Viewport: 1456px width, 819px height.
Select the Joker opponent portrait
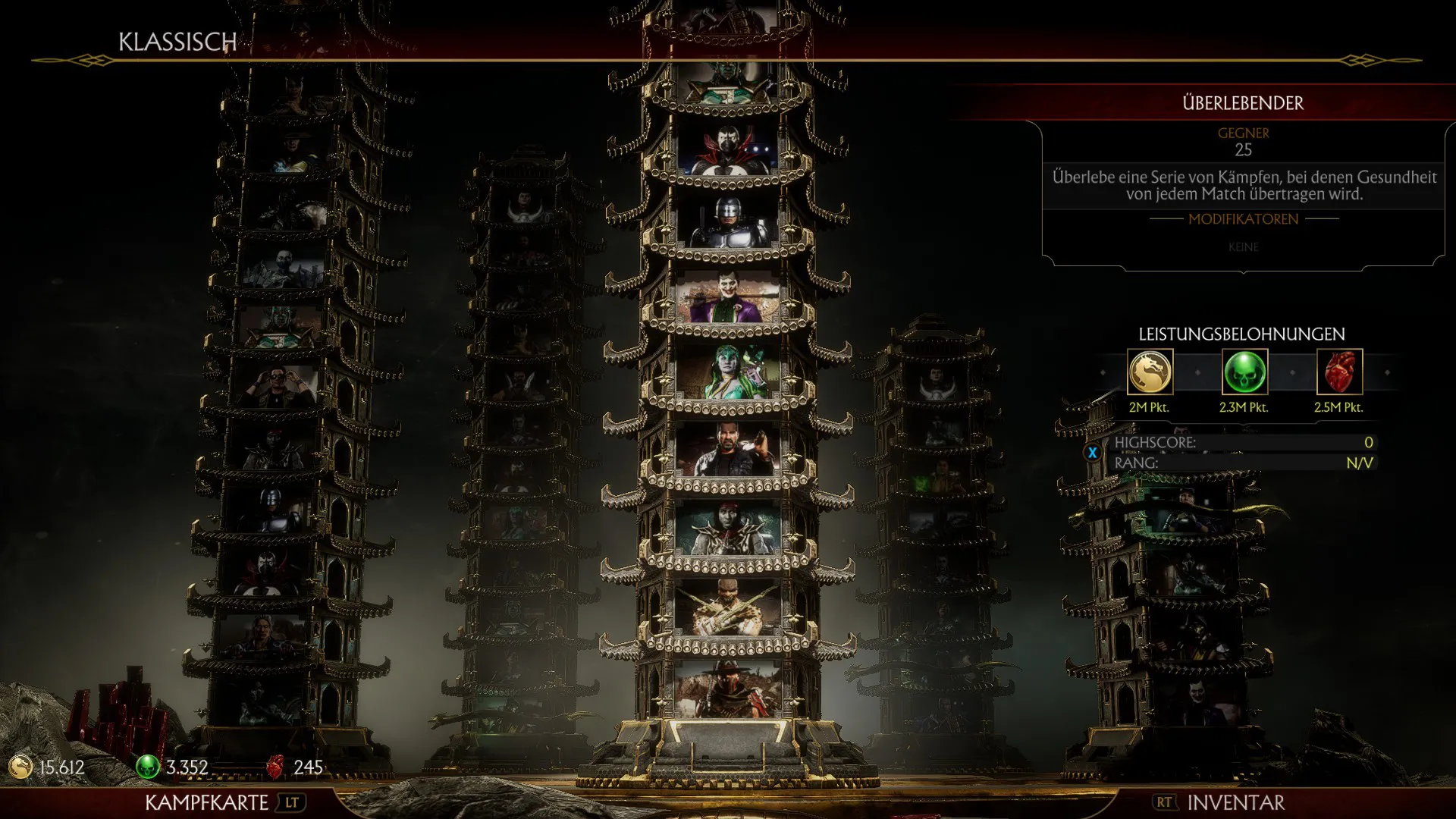[728, 298]
